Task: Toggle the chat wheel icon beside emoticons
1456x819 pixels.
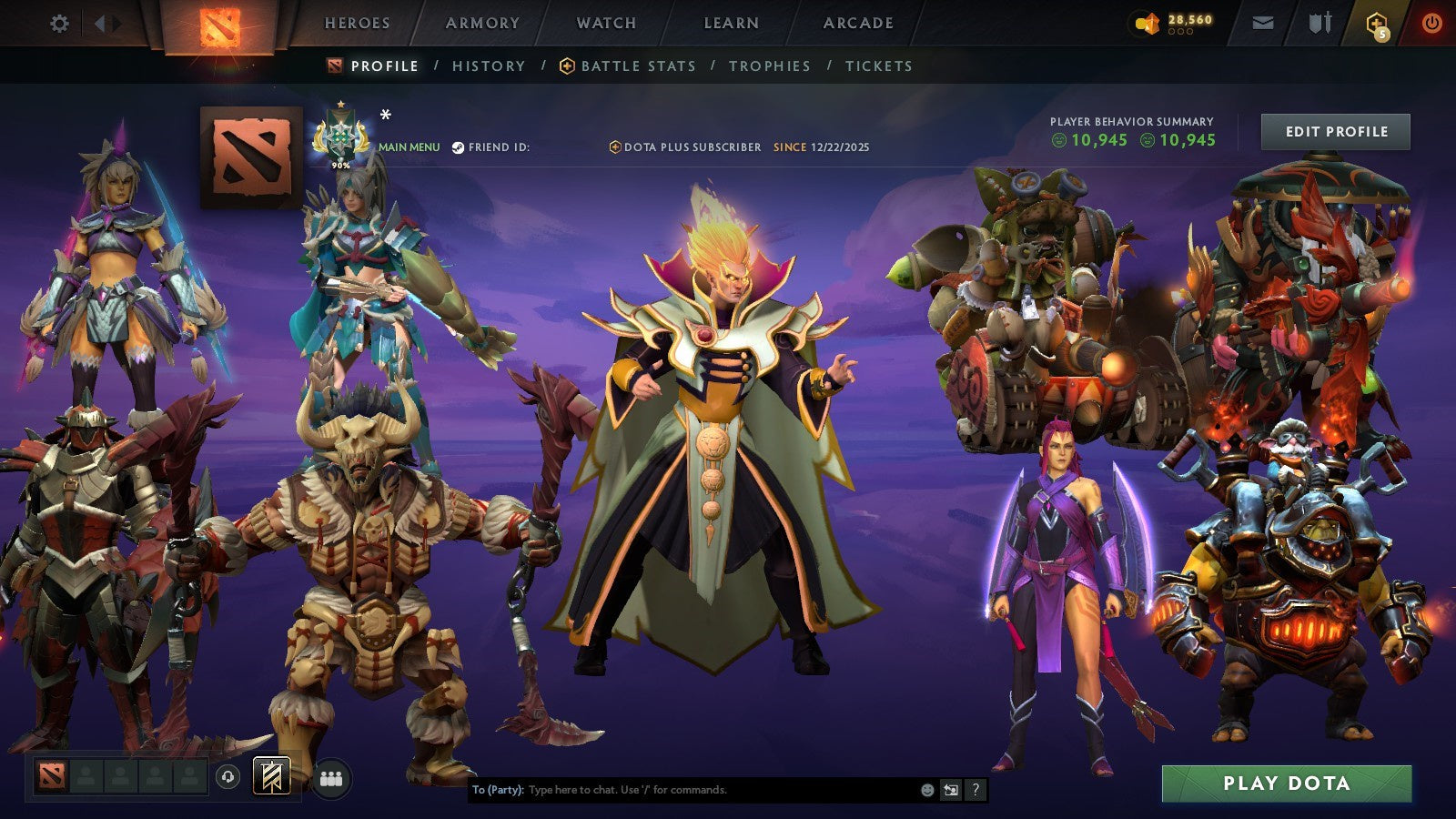Action: point(950,791)
